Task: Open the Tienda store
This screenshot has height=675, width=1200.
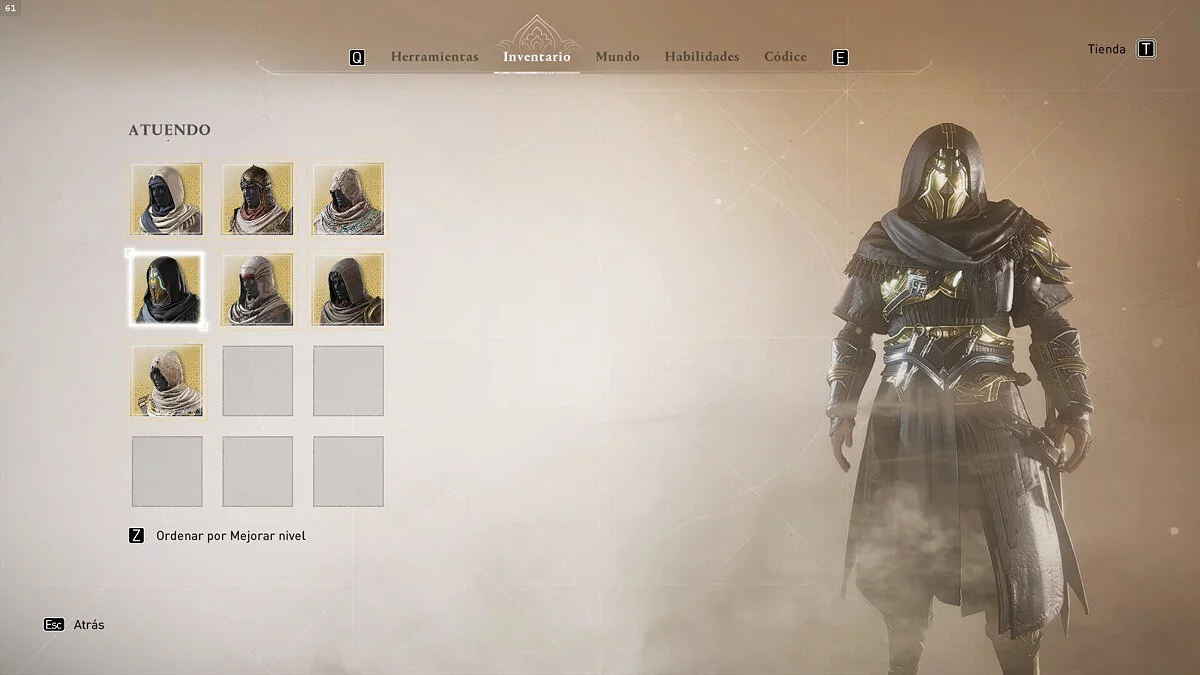Action: pos(1107,49)
